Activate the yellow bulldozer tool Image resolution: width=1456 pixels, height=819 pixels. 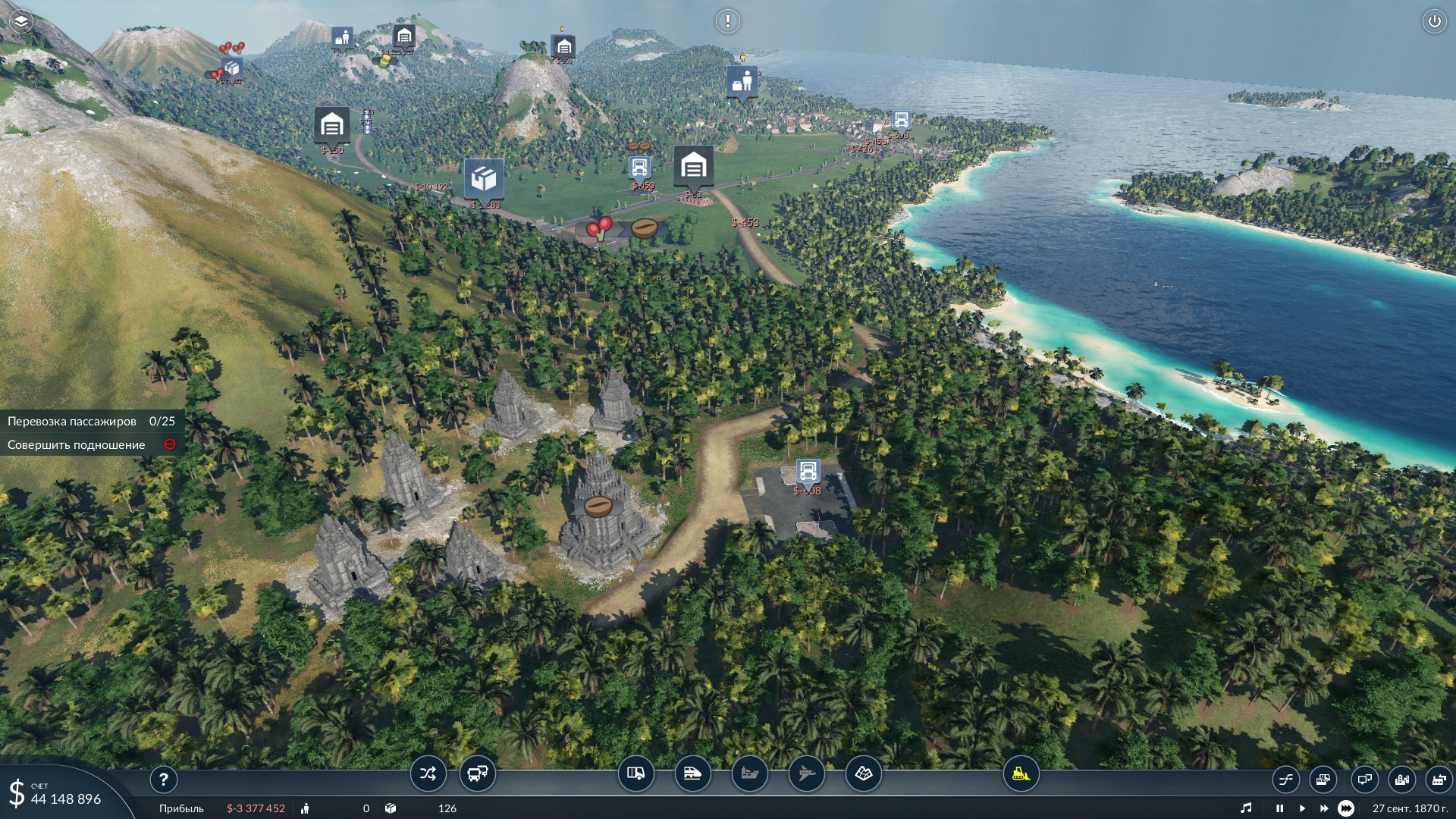(x=1021, y=774)
